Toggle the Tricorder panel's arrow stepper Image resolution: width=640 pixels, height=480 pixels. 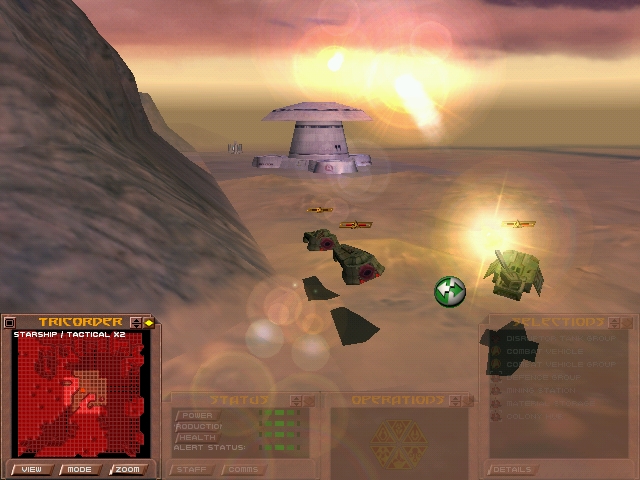pyautogui.click(x=136, y=323)
